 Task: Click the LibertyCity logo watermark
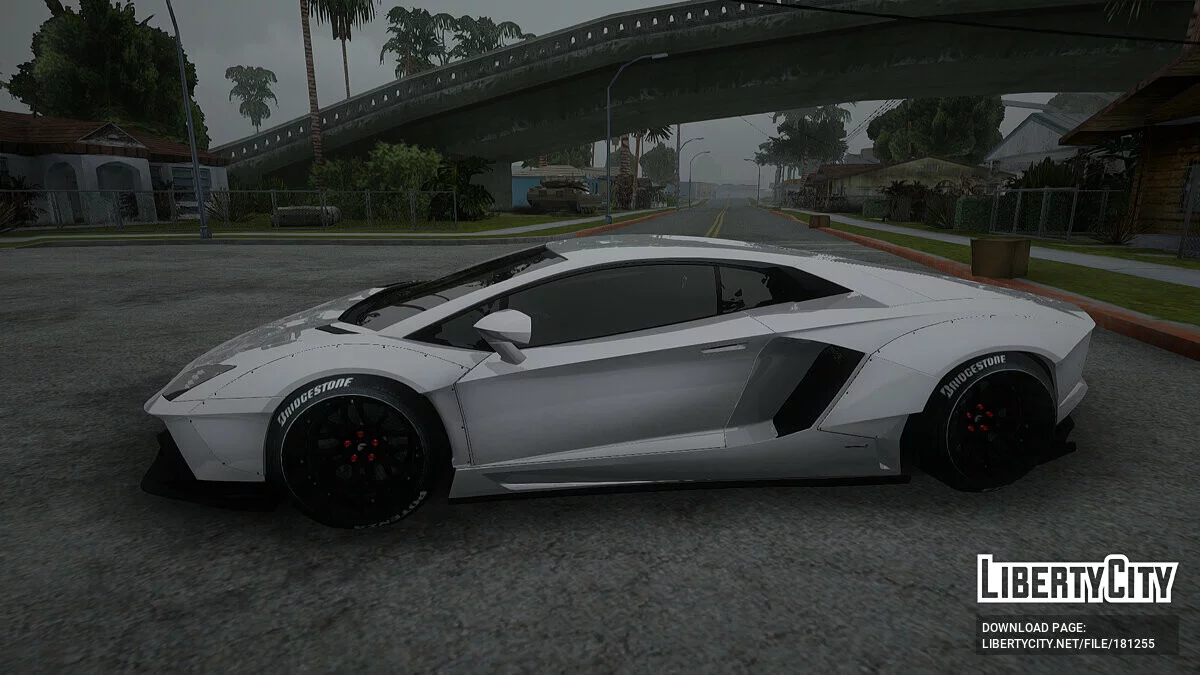(x=1077, y=579)
